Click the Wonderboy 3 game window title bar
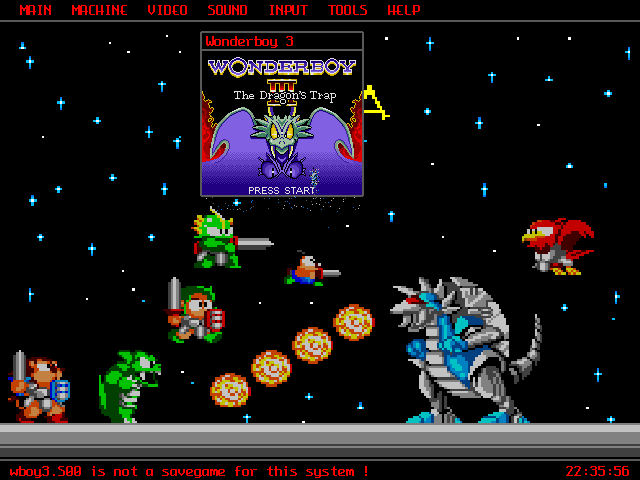 (281, 42)
